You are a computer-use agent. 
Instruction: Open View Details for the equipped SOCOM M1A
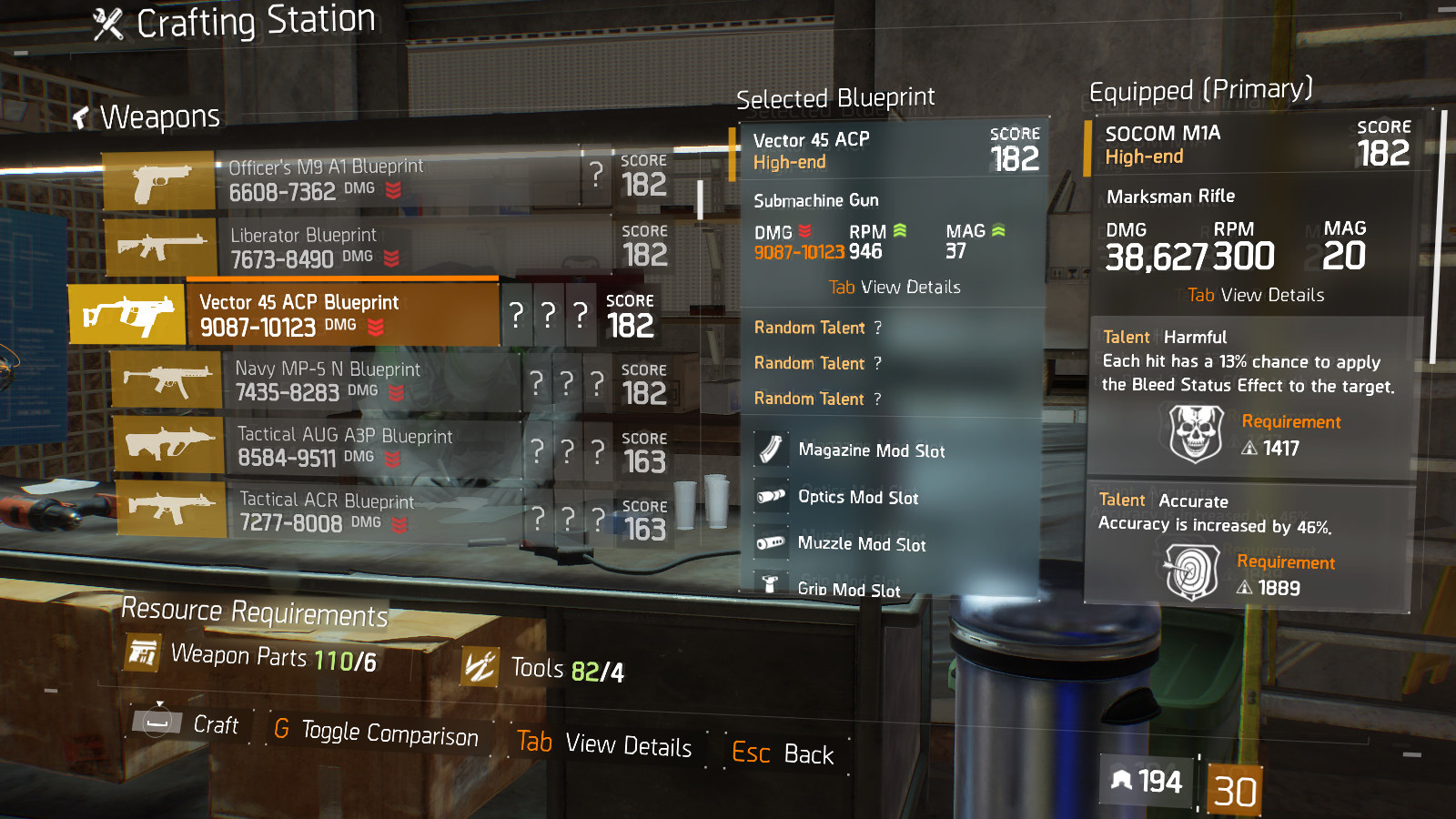tap(1254, 295)
